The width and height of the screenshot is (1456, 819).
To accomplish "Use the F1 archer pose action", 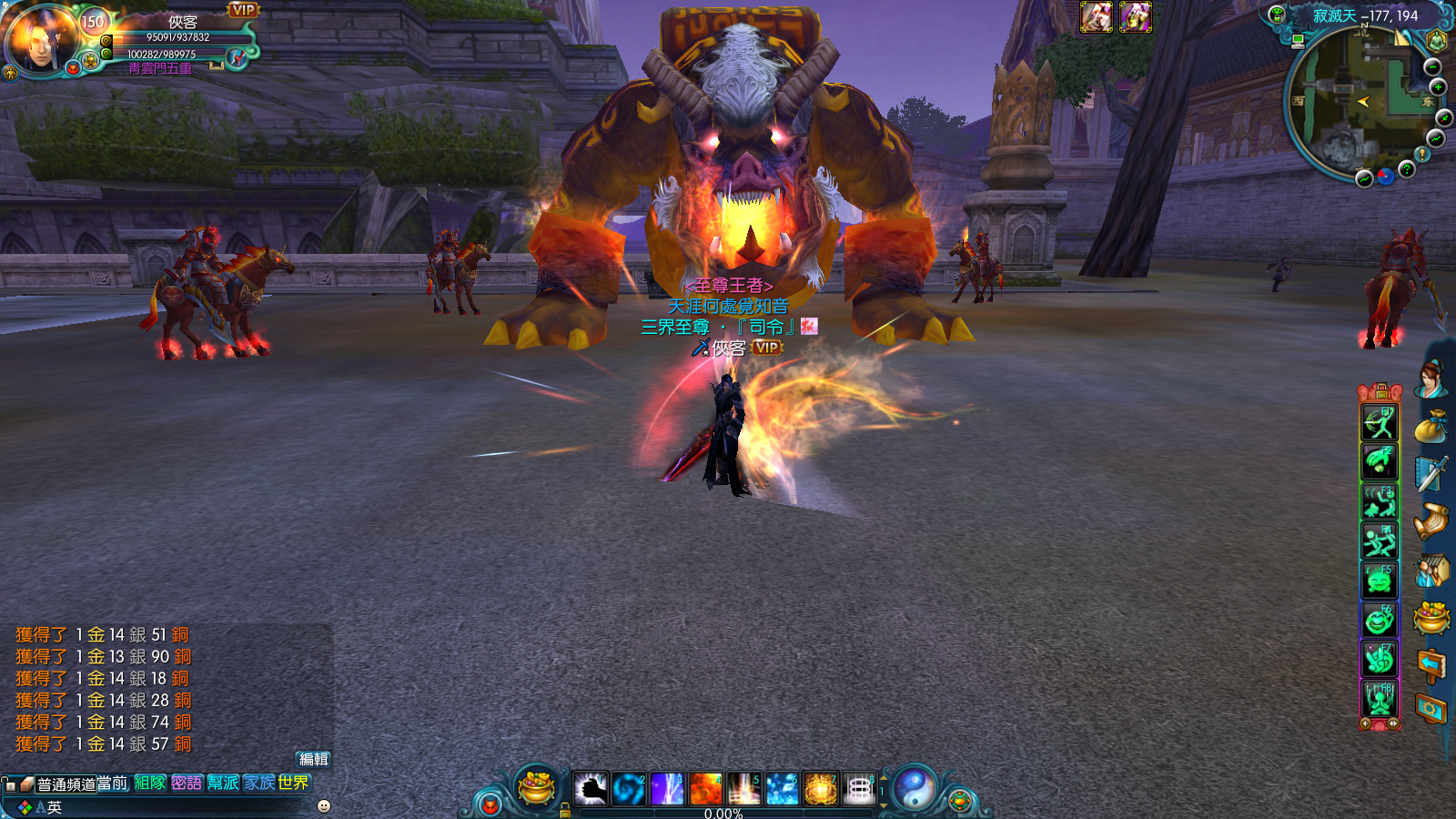I will coord(1380,424).
